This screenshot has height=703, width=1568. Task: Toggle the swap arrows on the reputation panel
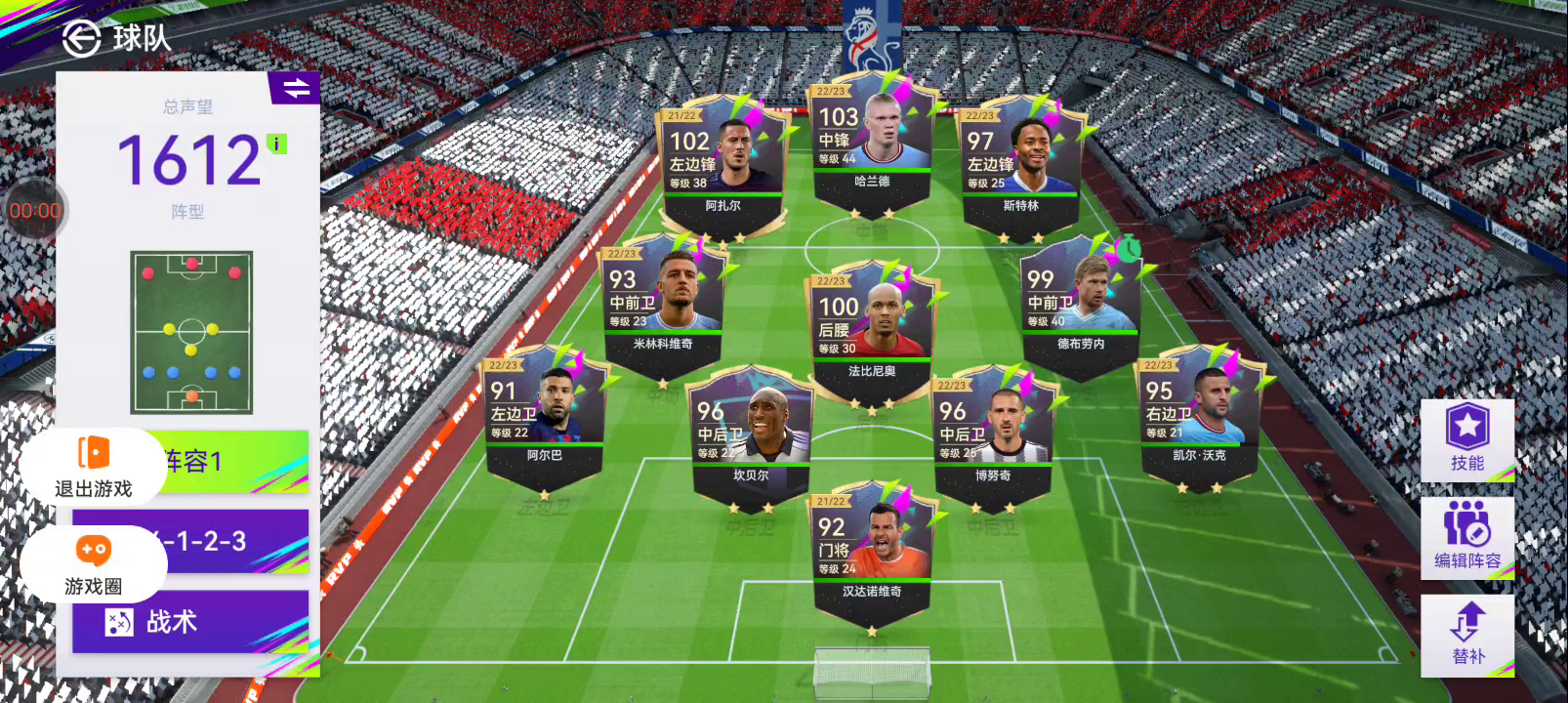point(295,89)
